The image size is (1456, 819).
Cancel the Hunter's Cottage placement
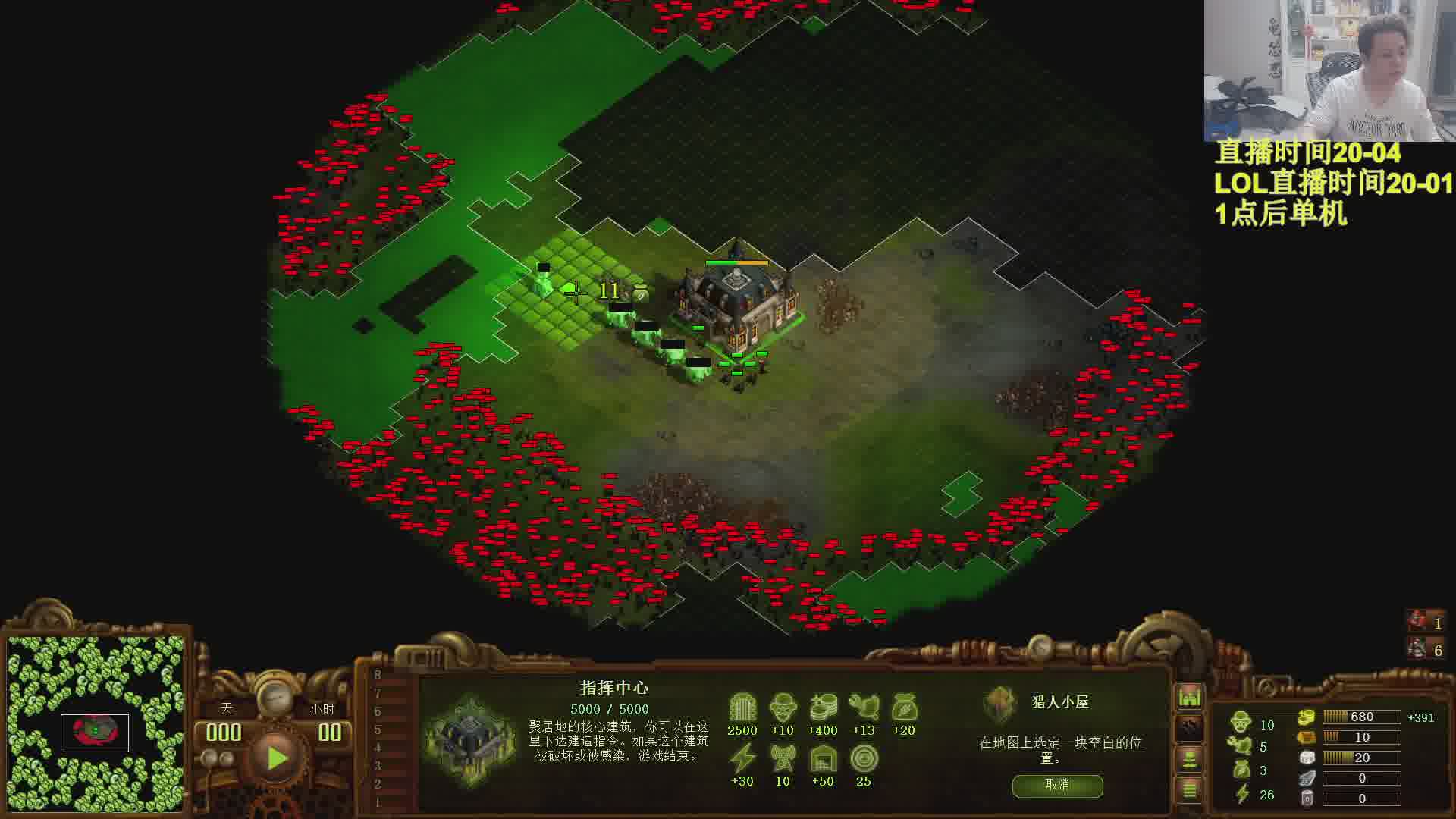coord(1057,785)
